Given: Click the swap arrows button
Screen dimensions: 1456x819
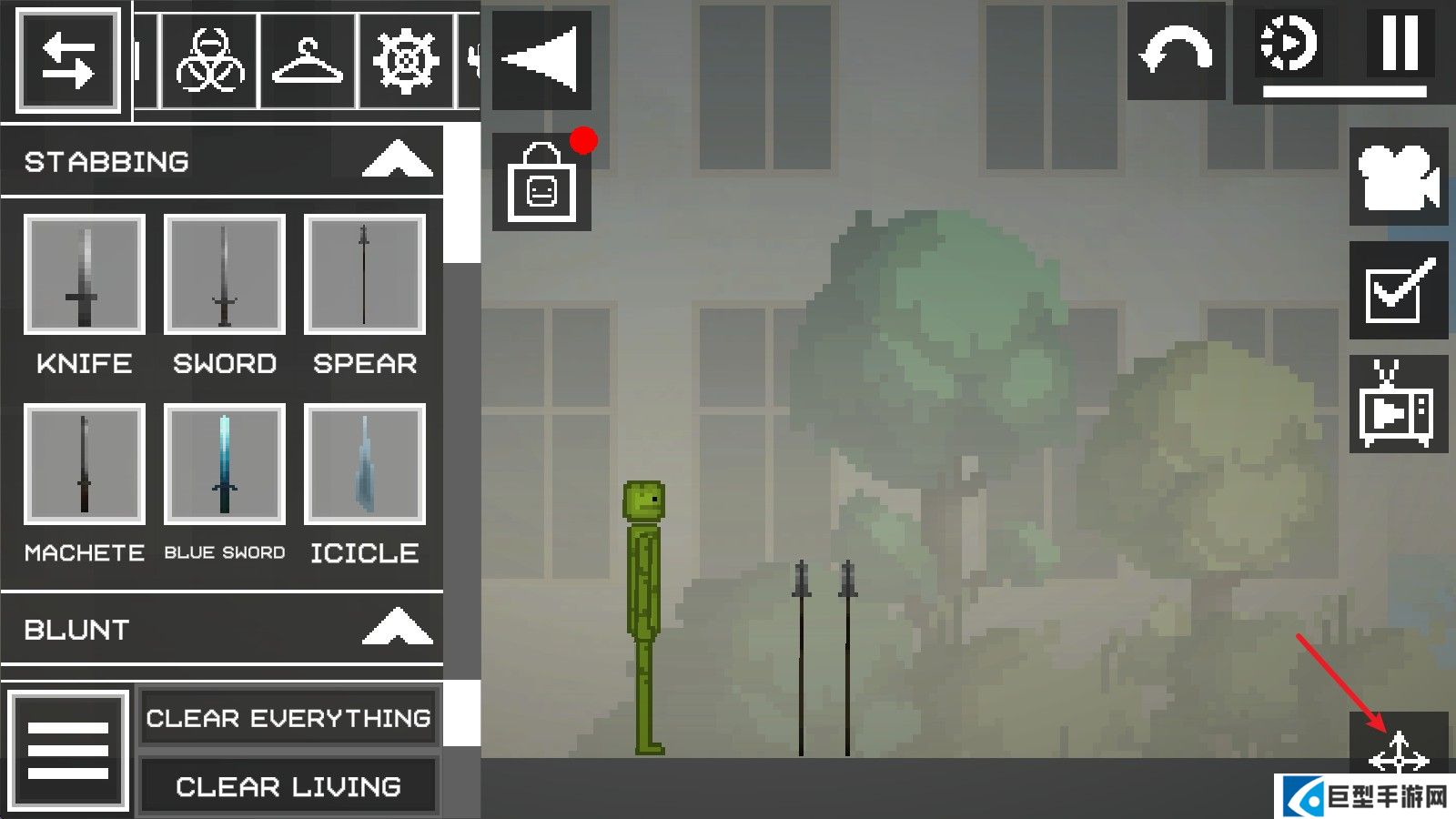Looking at the screenshot, I should (x=68, y=61).
